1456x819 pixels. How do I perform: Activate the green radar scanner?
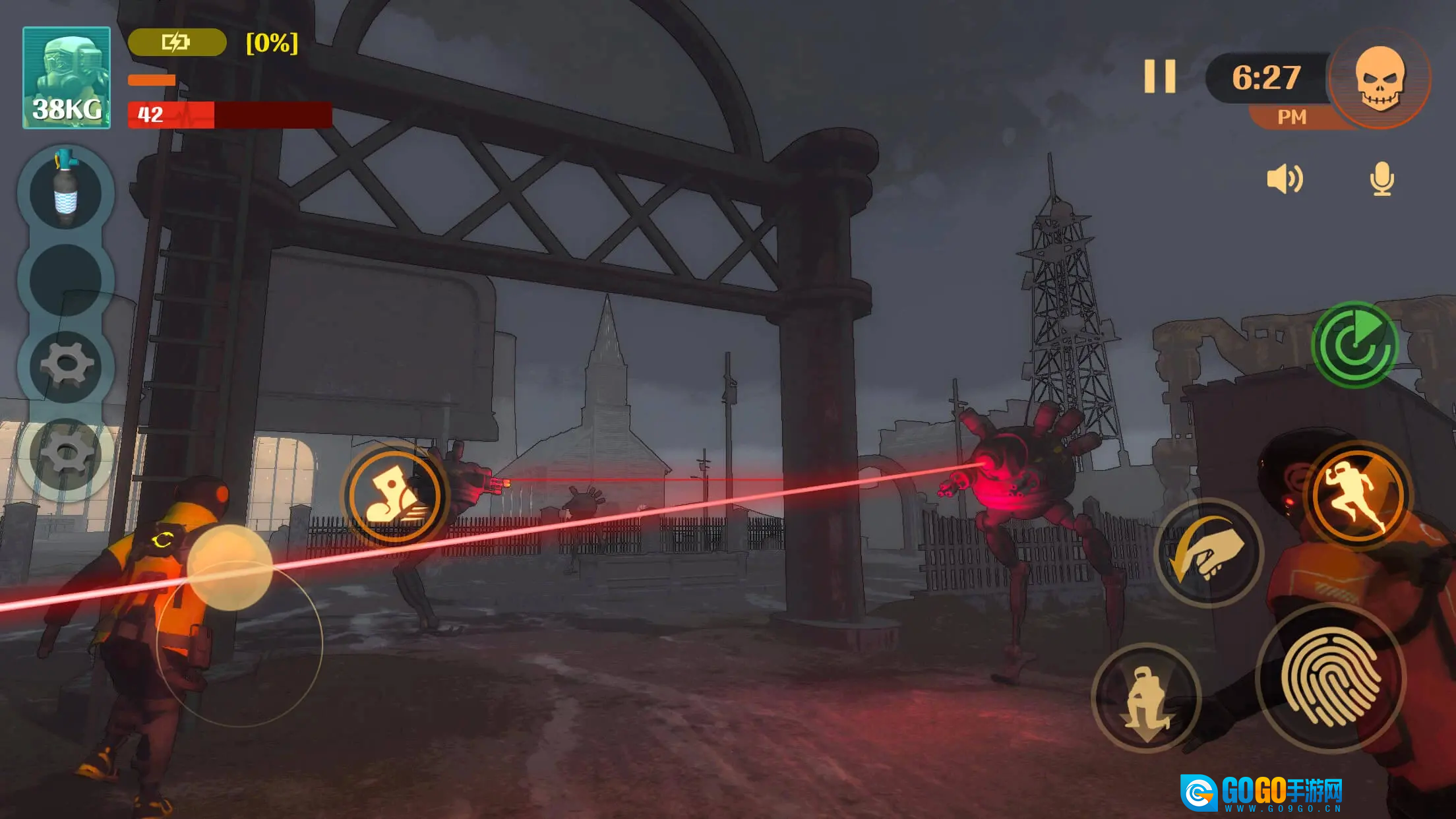[1356, 345]
